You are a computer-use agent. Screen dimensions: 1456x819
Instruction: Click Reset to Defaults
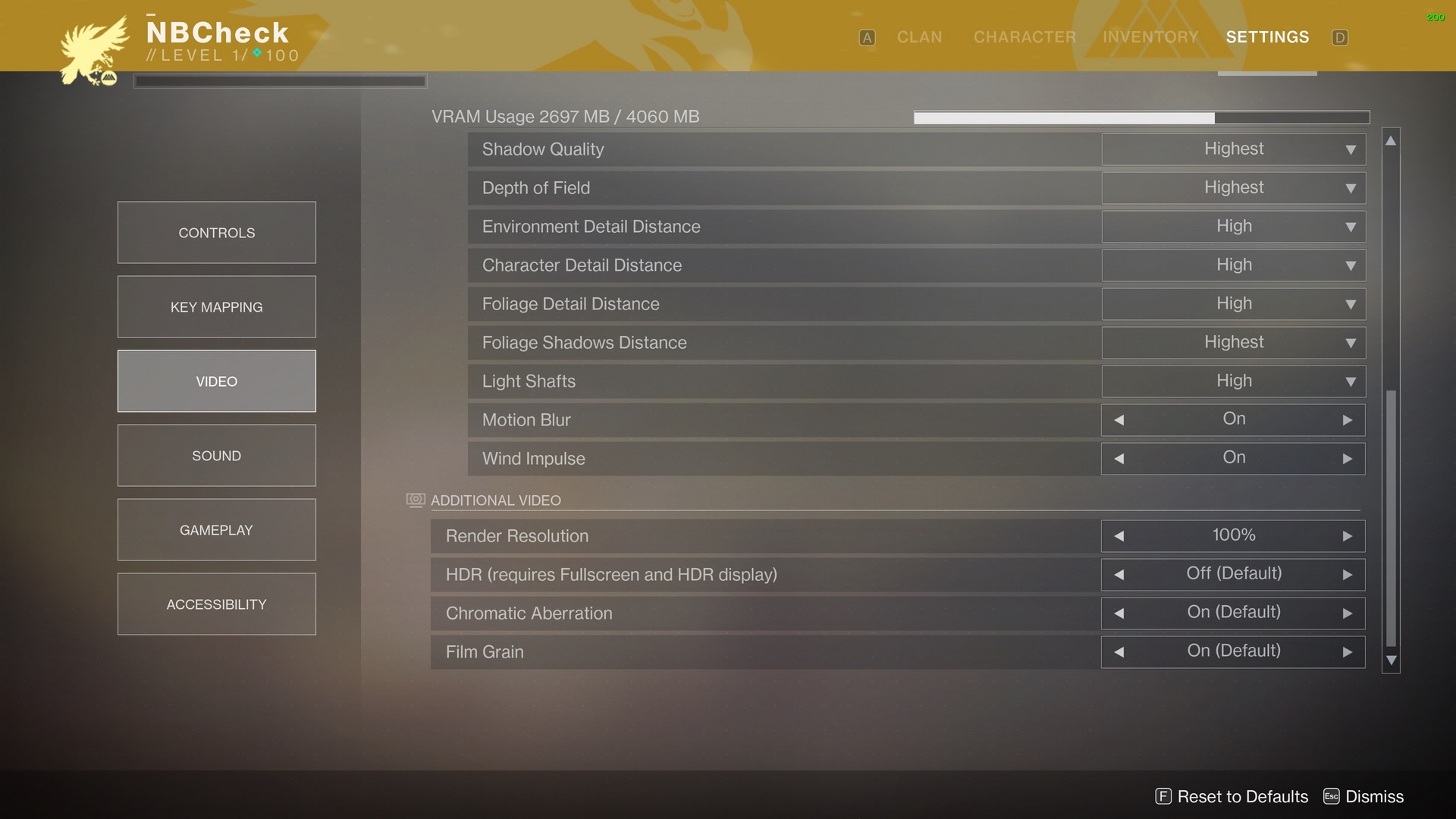[x=1243, y=796]
